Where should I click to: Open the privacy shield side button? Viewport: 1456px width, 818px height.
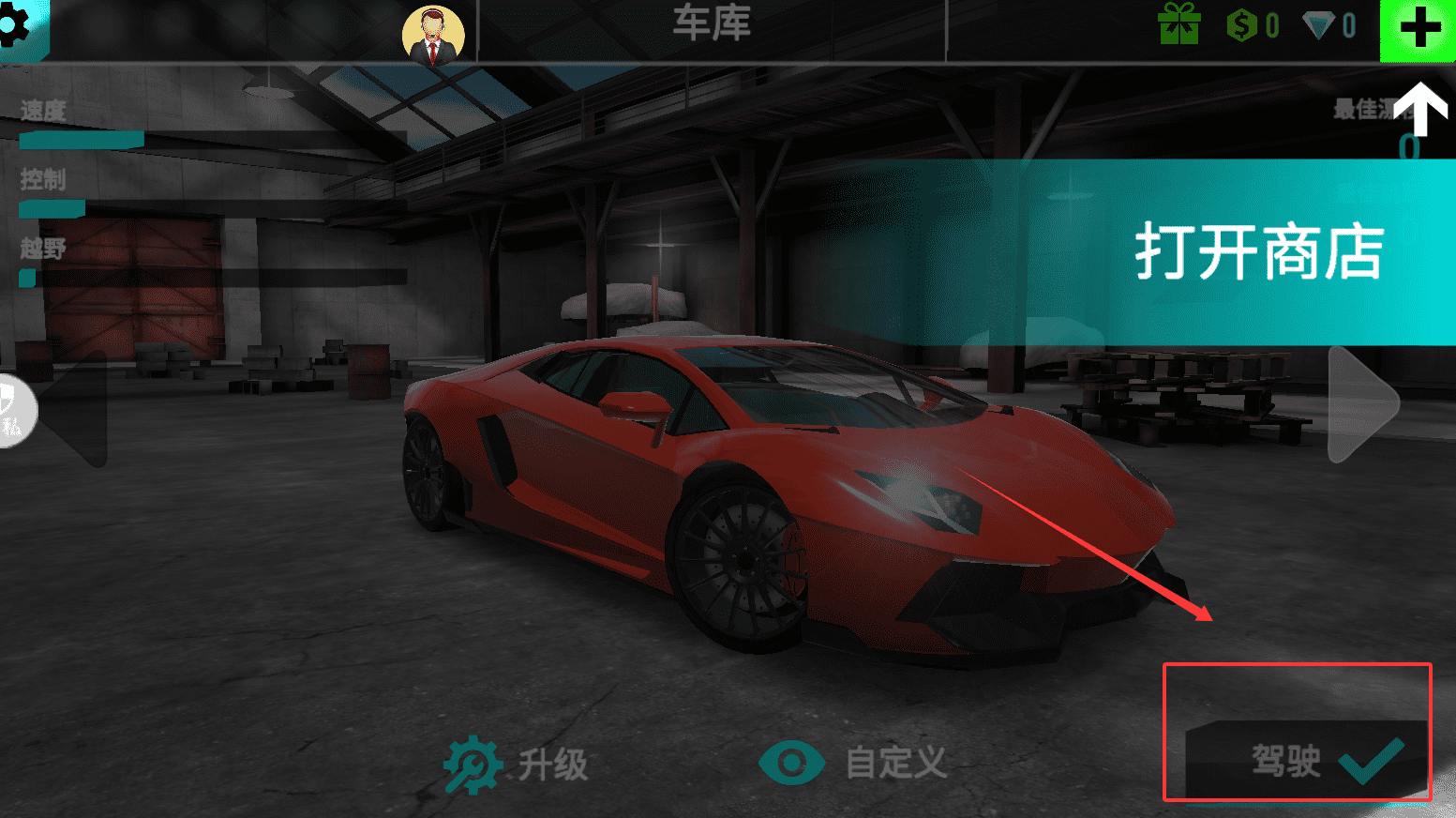13,411
